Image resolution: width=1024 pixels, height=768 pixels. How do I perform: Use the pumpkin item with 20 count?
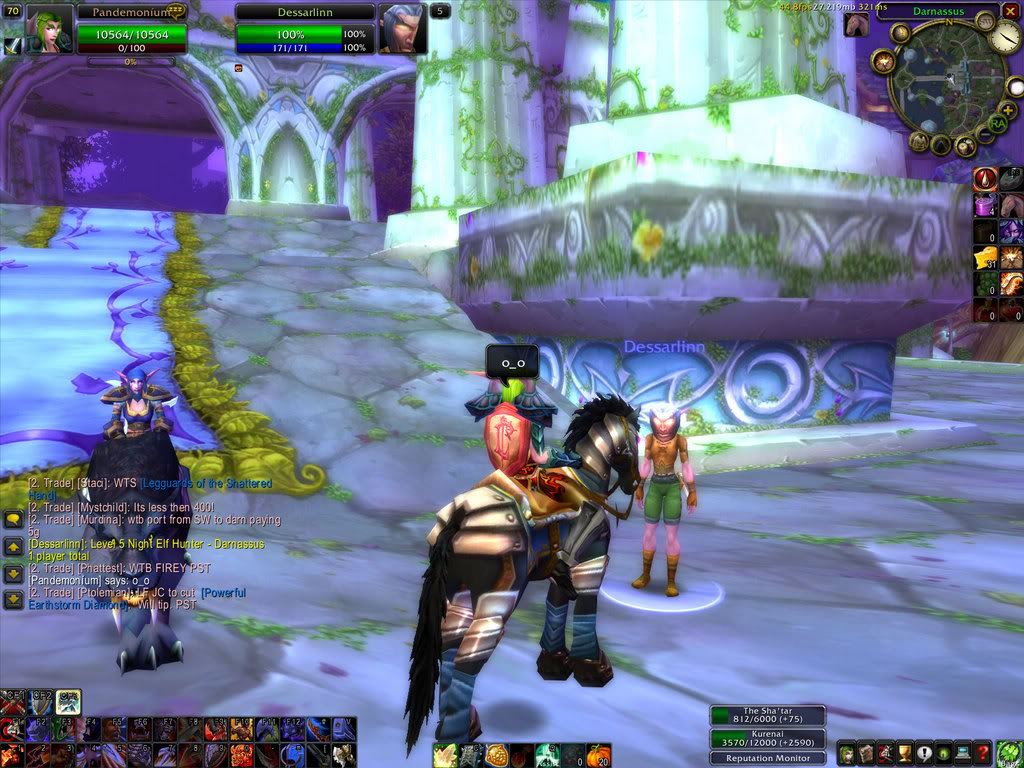click(x=597, y=755)
